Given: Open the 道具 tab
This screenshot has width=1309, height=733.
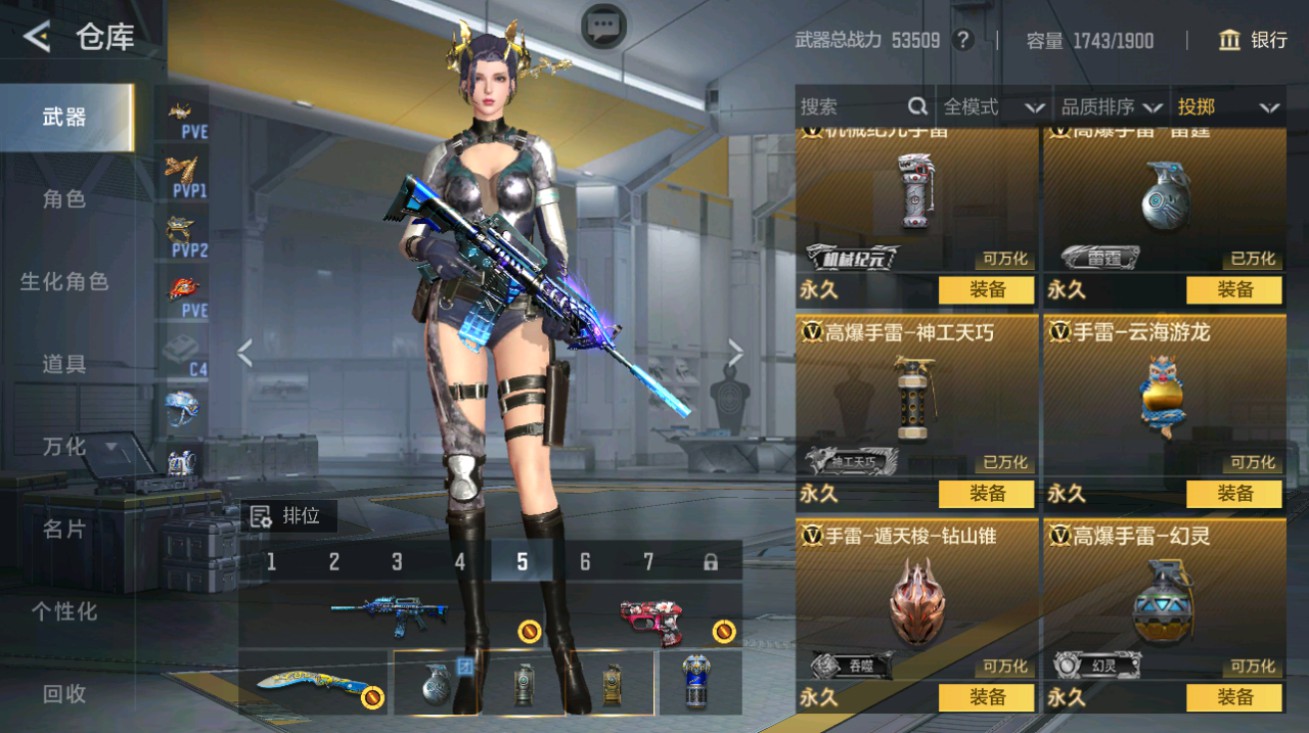Looking at the screenshot, I should tap(65, 364).
